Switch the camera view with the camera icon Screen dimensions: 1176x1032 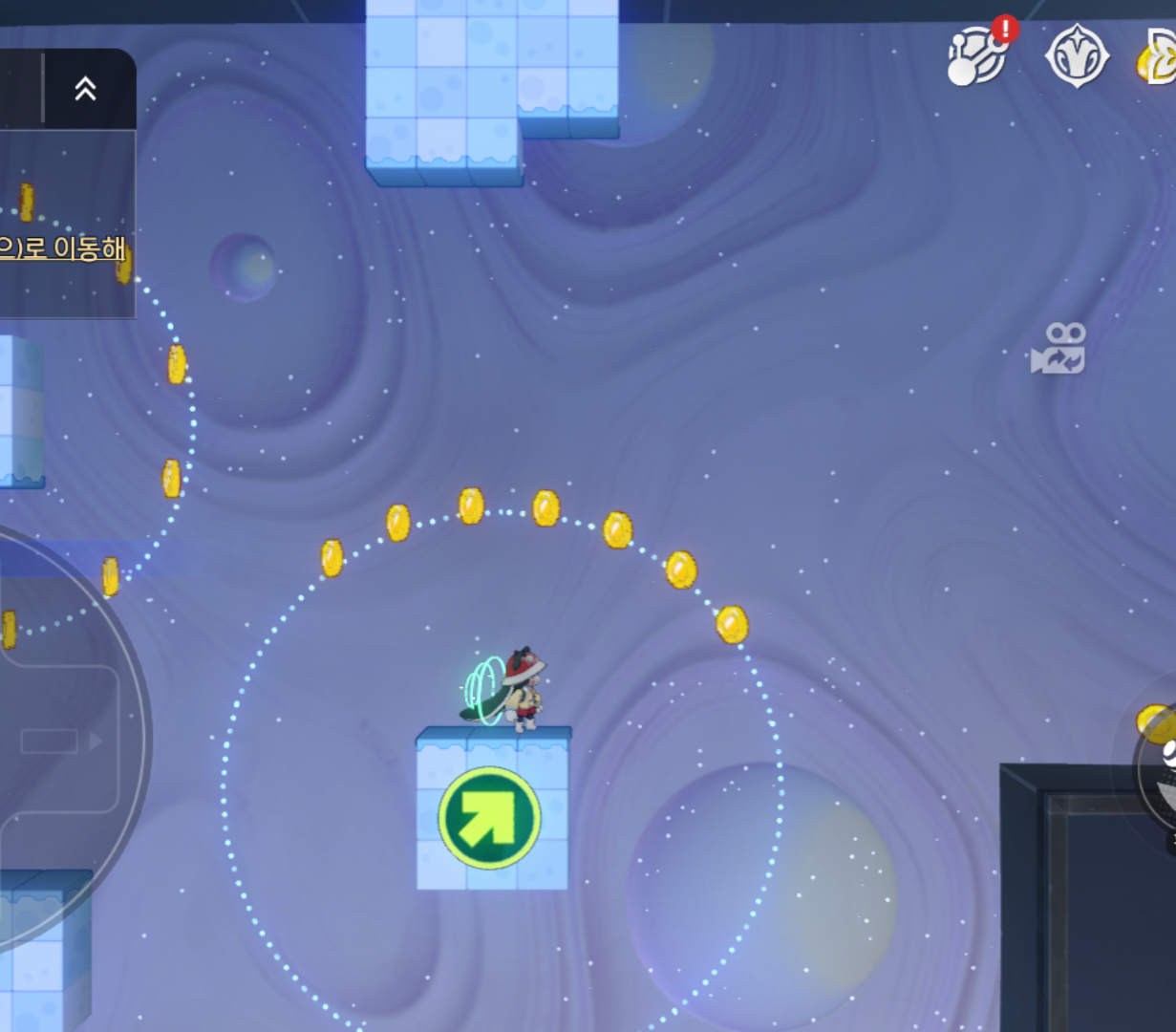[x=1058, y=349]
